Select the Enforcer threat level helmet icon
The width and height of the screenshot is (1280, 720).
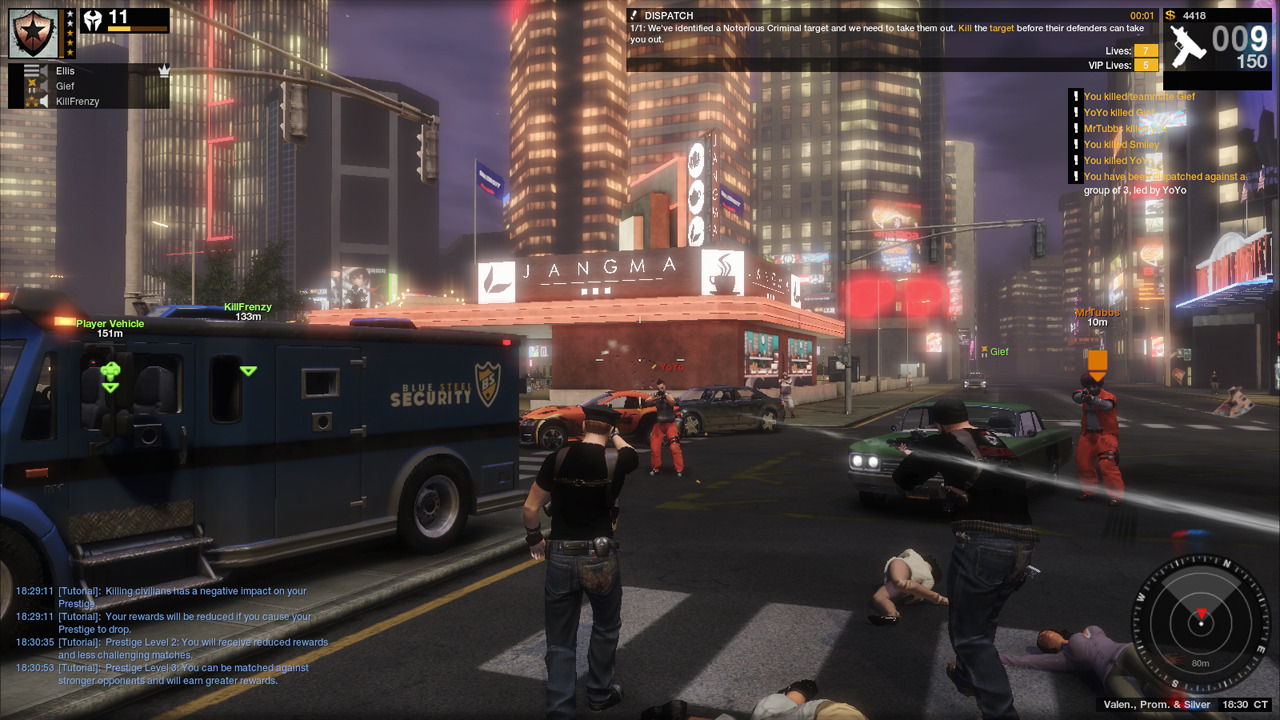(x=93, y=19)
